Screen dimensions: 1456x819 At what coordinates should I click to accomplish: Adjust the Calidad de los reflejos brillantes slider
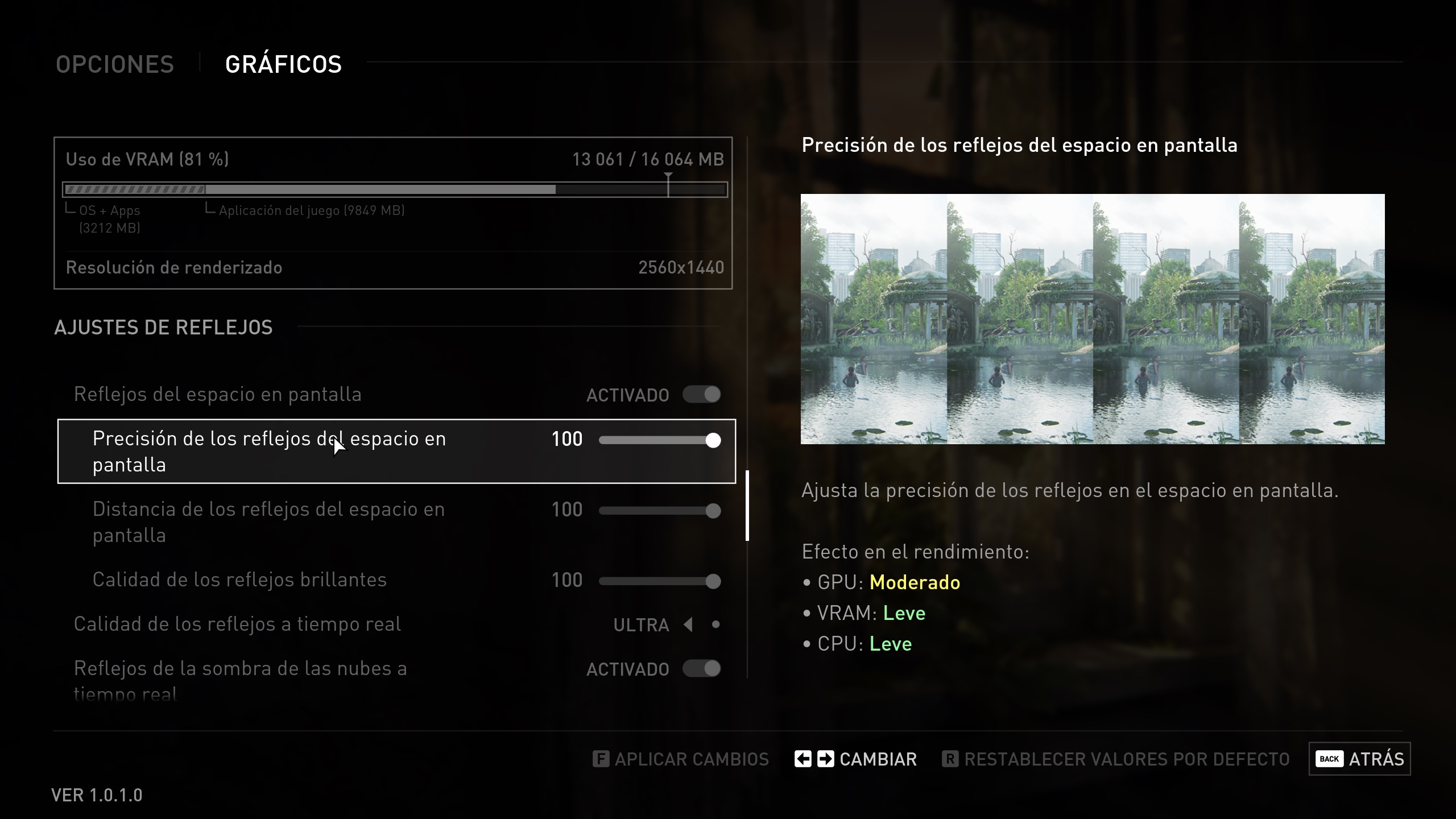[660, 581]
